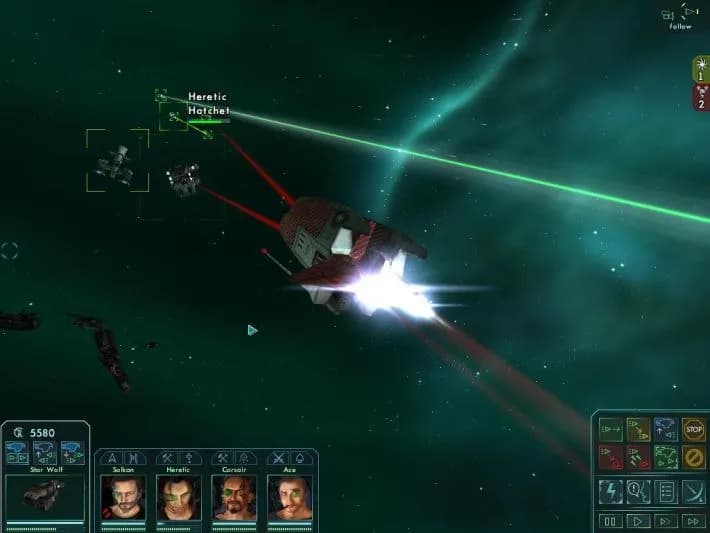Issue the green move-forward arrow order
710x533 pixels.
coord(610,430)
